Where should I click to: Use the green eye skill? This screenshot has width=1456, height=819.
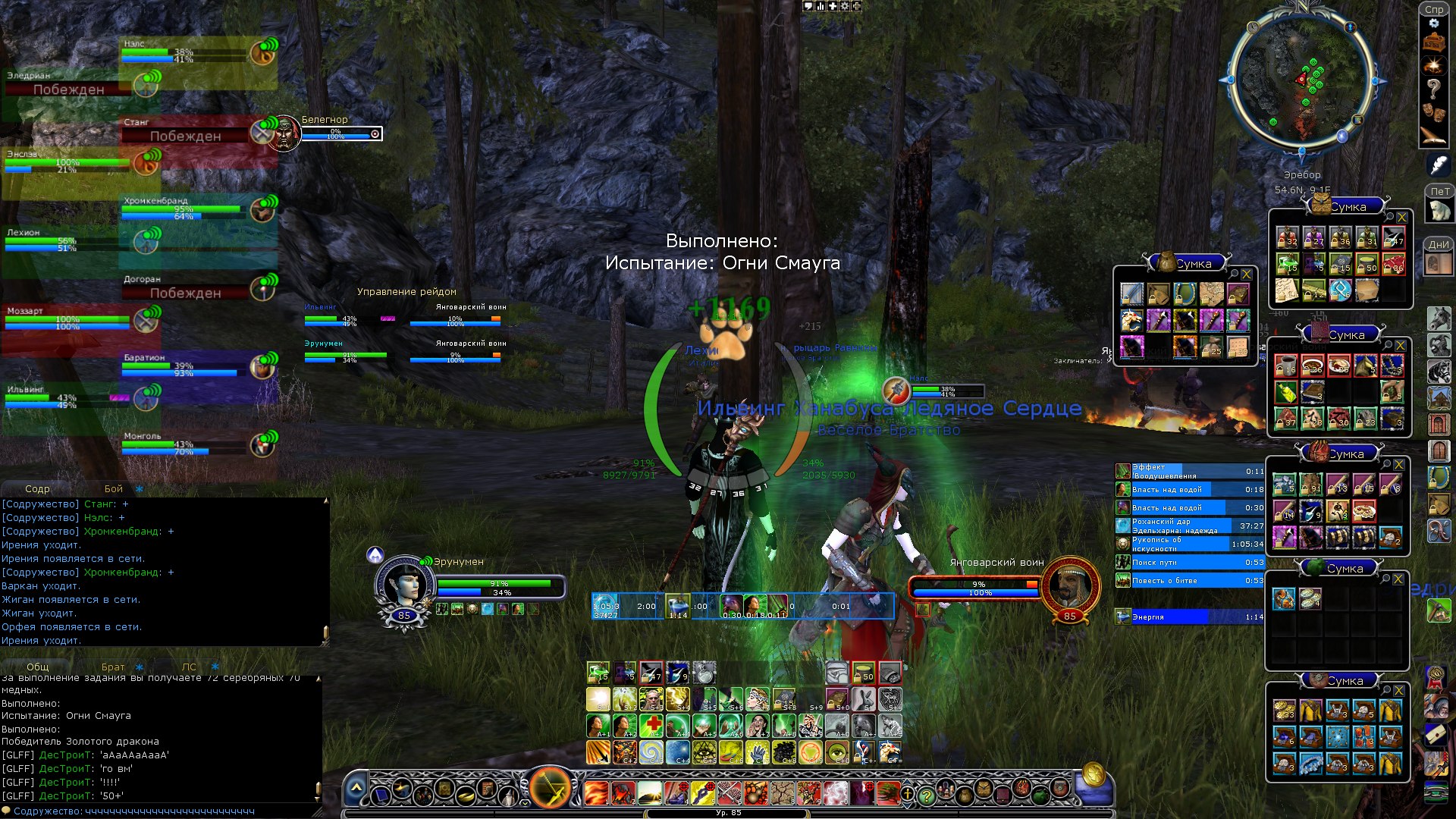837,752
